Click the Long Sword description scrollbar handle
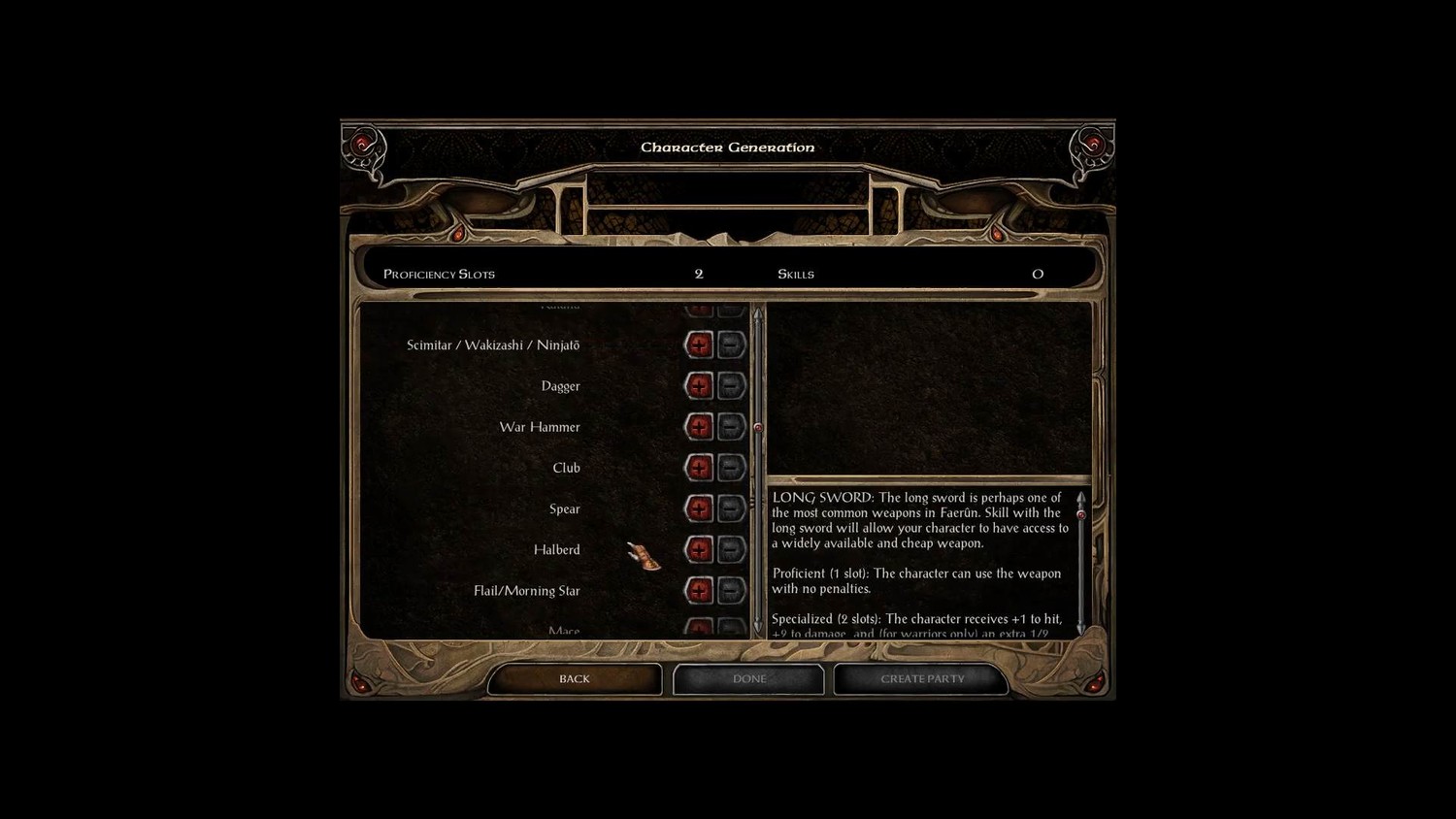This screenshot has width=1456, height=819. coord(1081,515)
